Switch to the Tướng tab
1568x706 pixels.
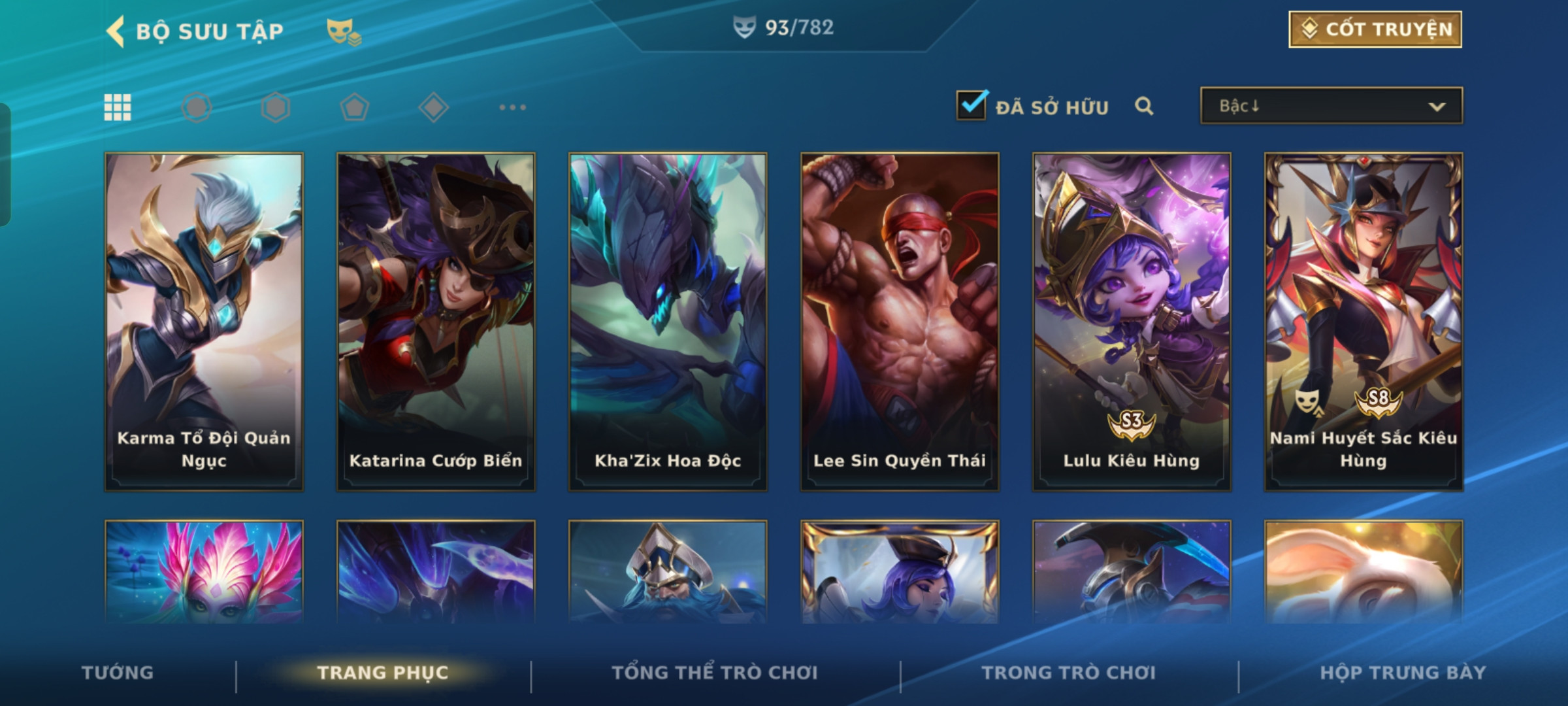[x=118, y=673]
